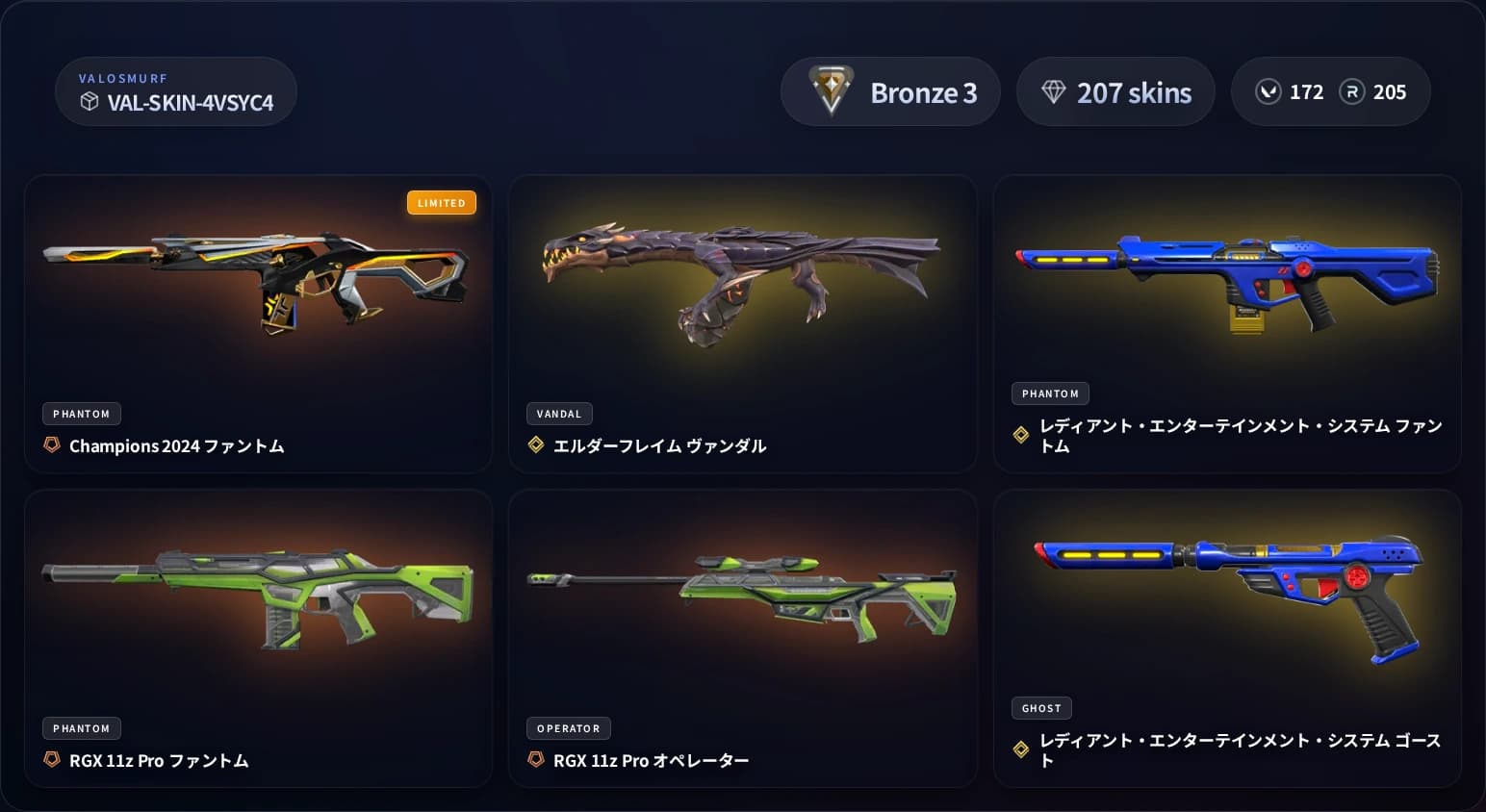Click the Champions 2024 ファントム name text

[x=177, y=445]
